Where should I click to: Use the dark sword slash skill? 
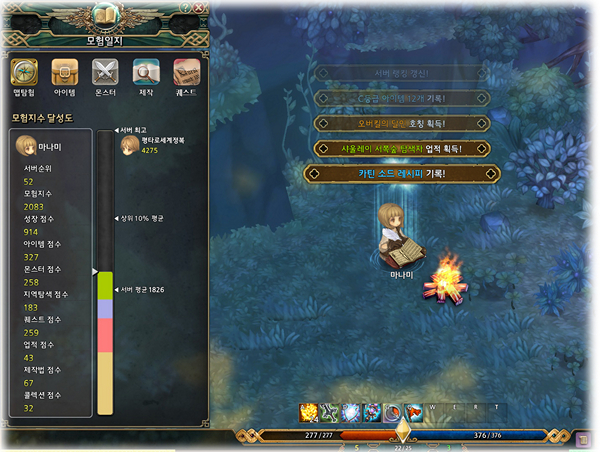pos(331,411)
